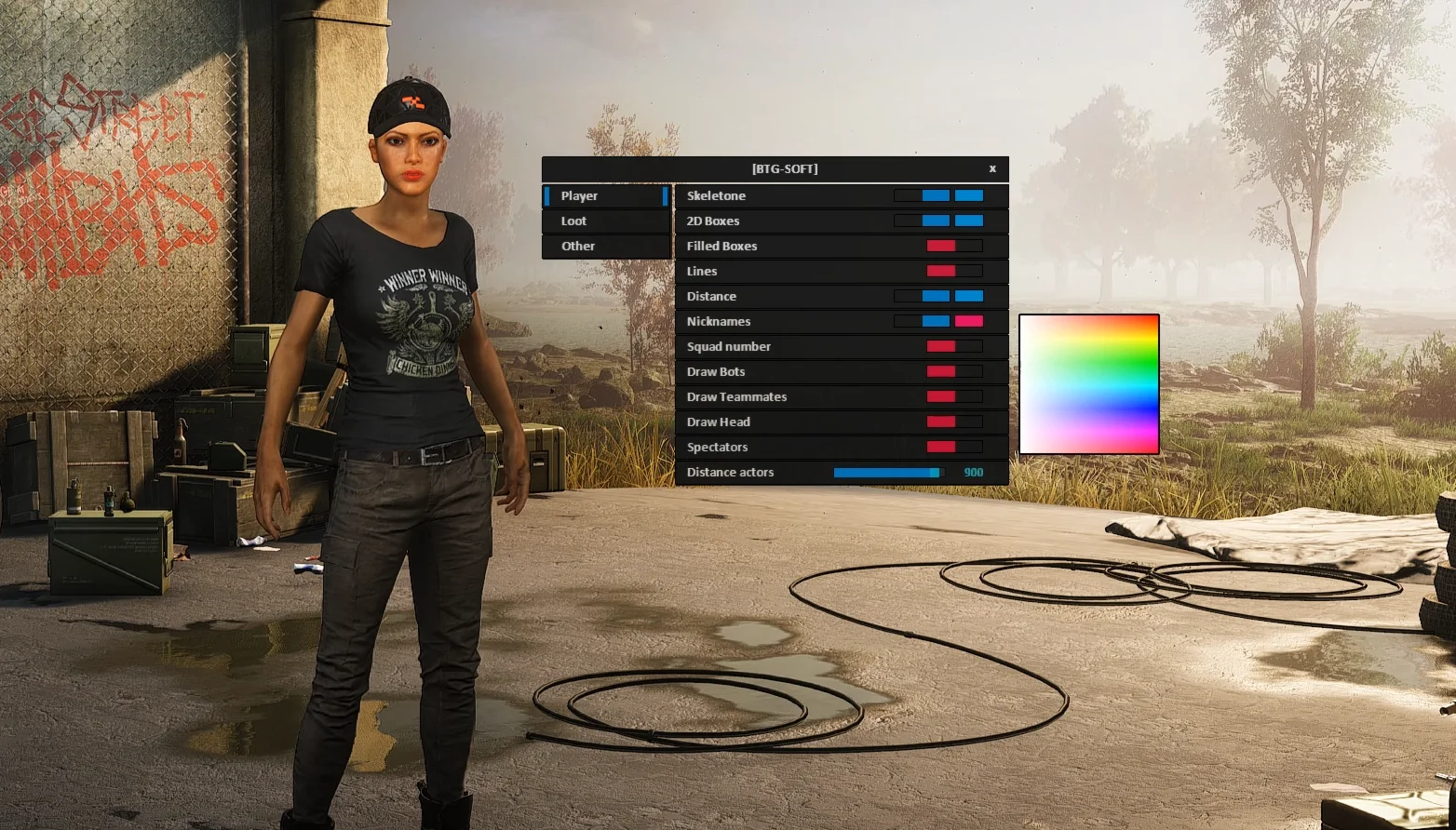The width and height of the screenshot is (1456, 830).
Task: Select the Player tab
Action: pyautogui.click(x=605, y=195)
